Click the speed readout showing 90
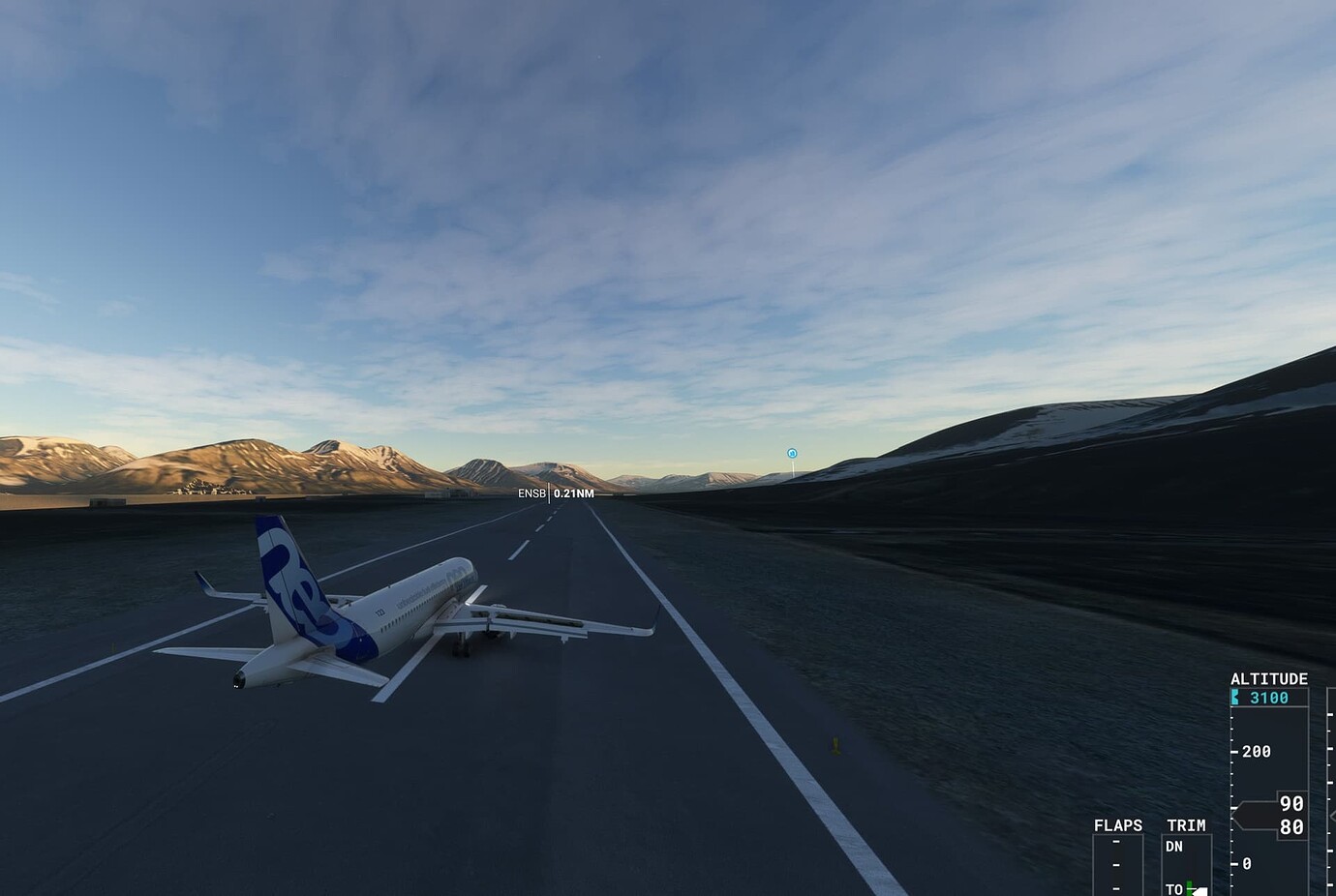1336x896 pixels. 1291,802
